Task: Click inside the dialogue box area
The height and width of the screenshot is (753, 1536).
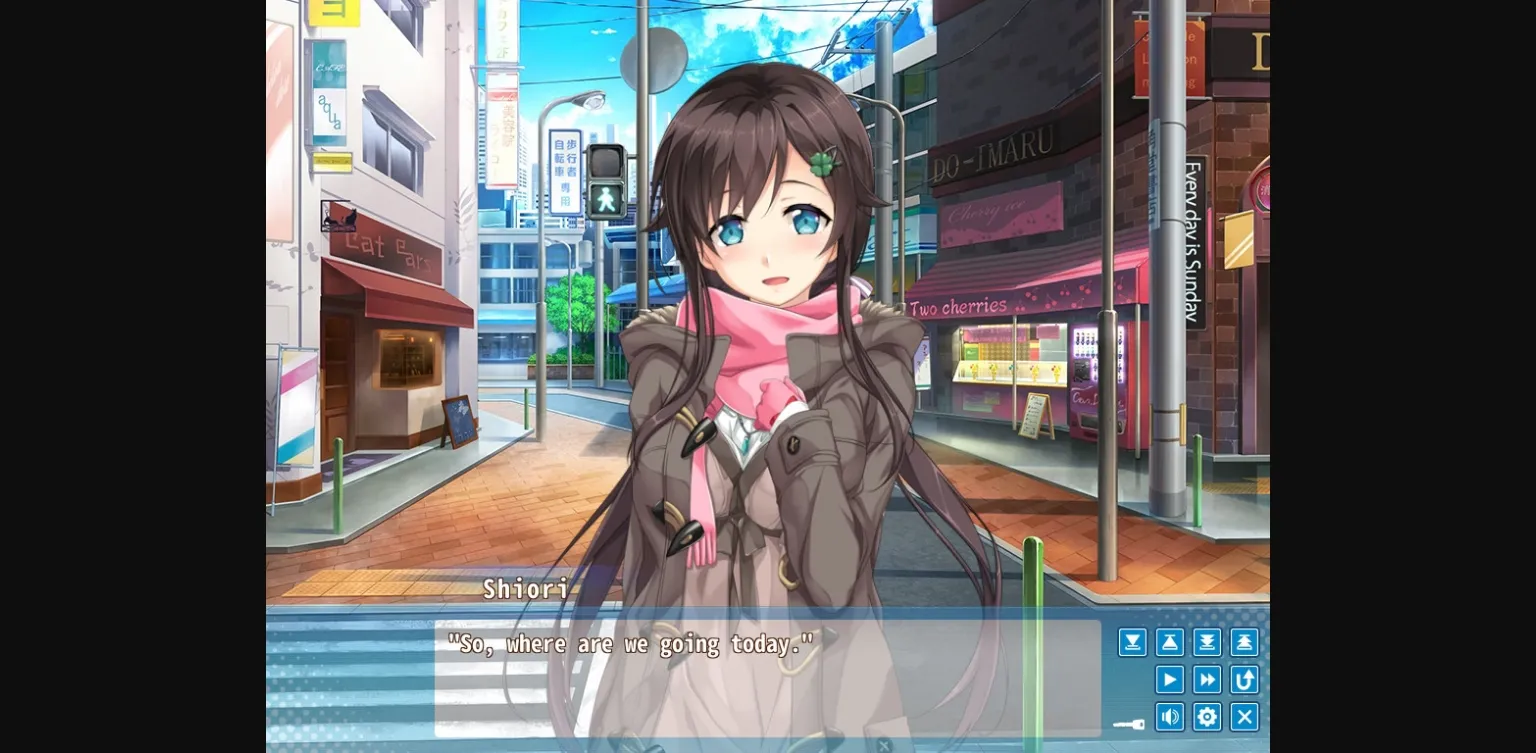Action: [700, 680]
